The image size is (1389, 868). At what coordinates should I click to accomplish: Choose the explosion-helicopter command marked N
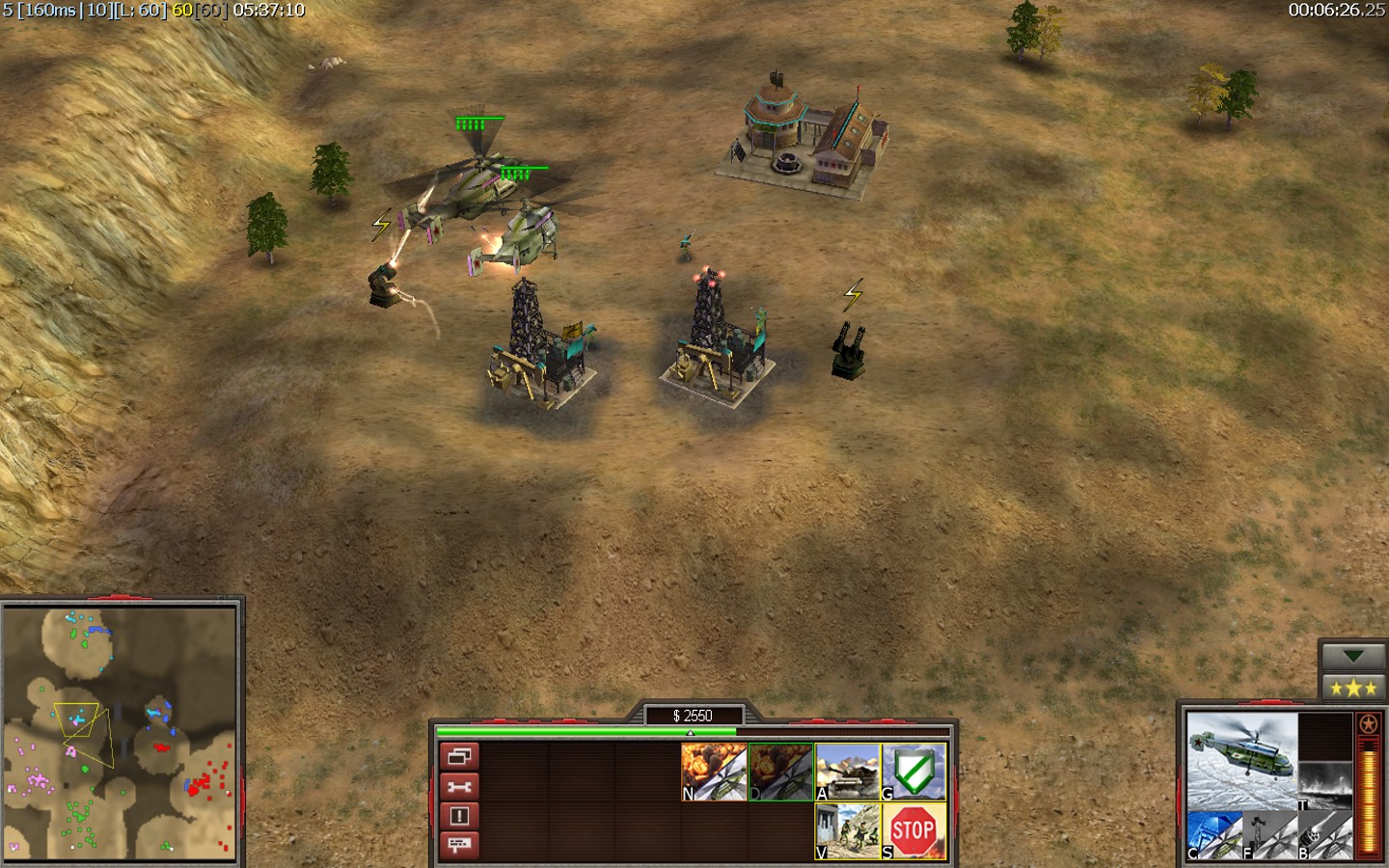(714, 771)
